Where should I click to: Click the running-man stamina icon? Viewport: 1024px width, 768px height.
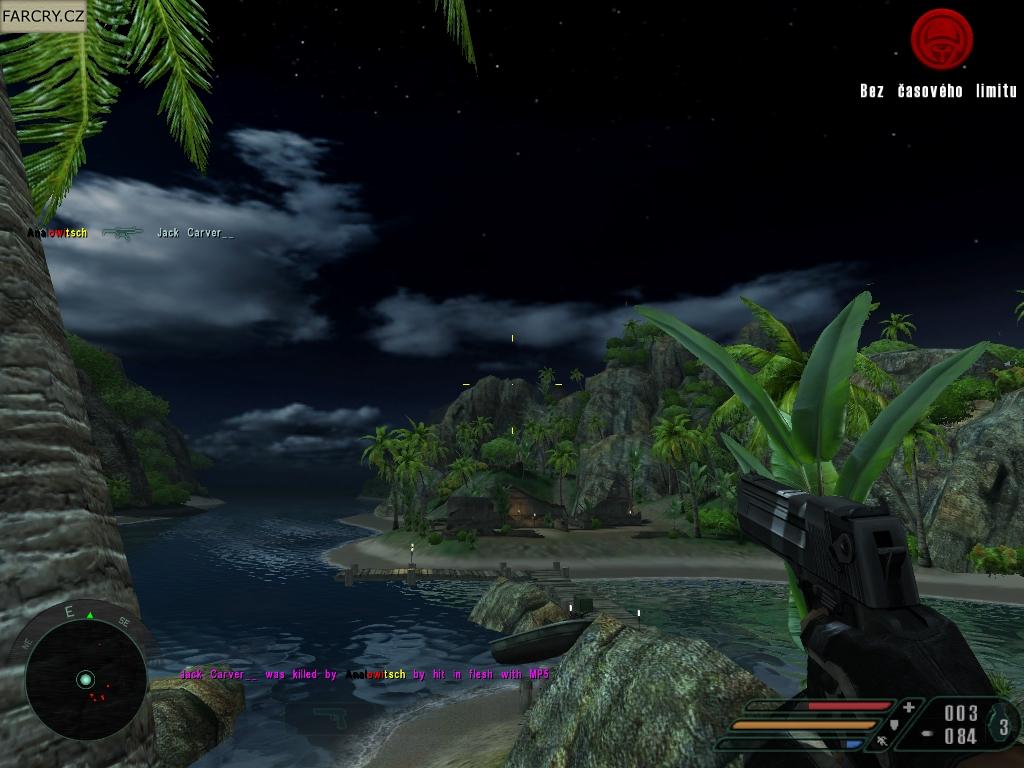pyautogui.click(x=882, y=742)
